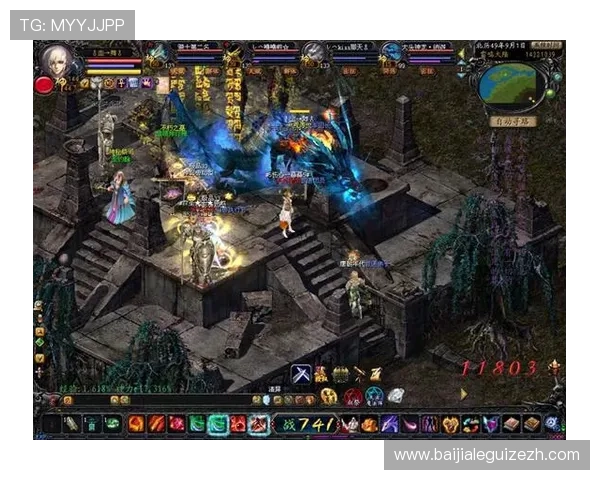Activate the red pentagram icon
The width and height of the screenshot is (600, 480).
(353, 396)
